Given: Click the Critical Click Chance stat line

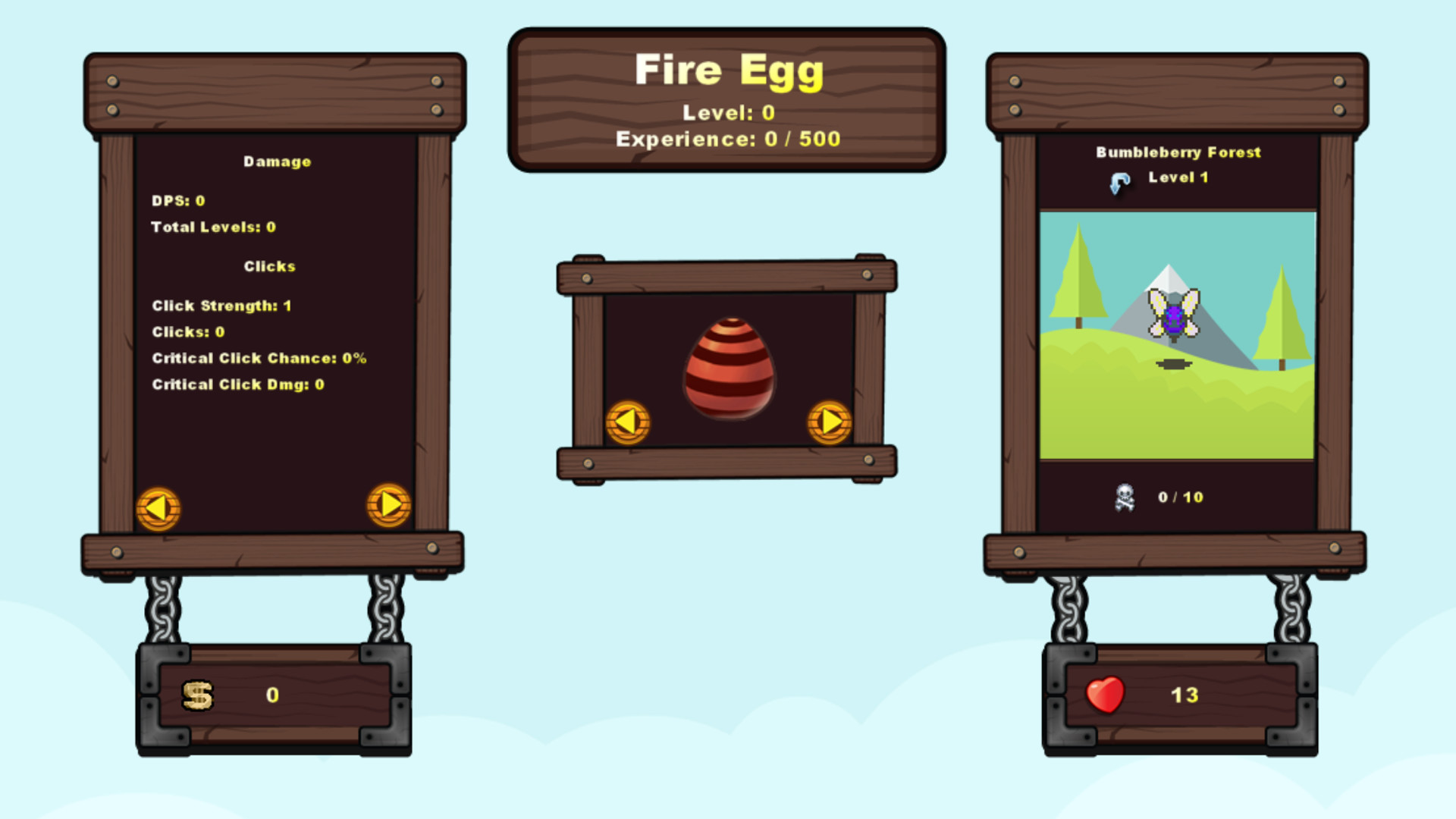Looking at the screenshot, I should pyautogui.click(x=259, y=358).
